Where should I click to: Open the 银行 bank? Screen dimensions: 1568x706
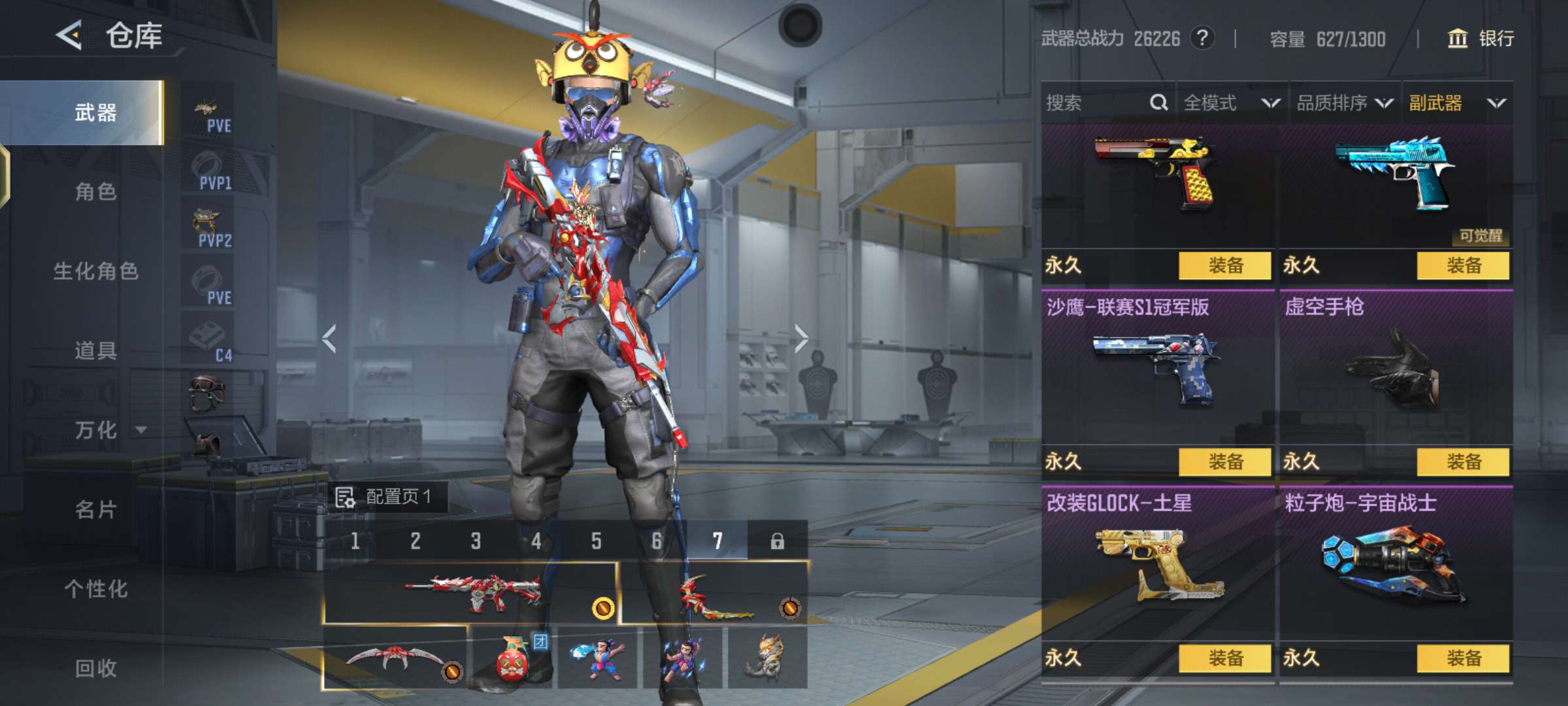[x=1480, y=39]
